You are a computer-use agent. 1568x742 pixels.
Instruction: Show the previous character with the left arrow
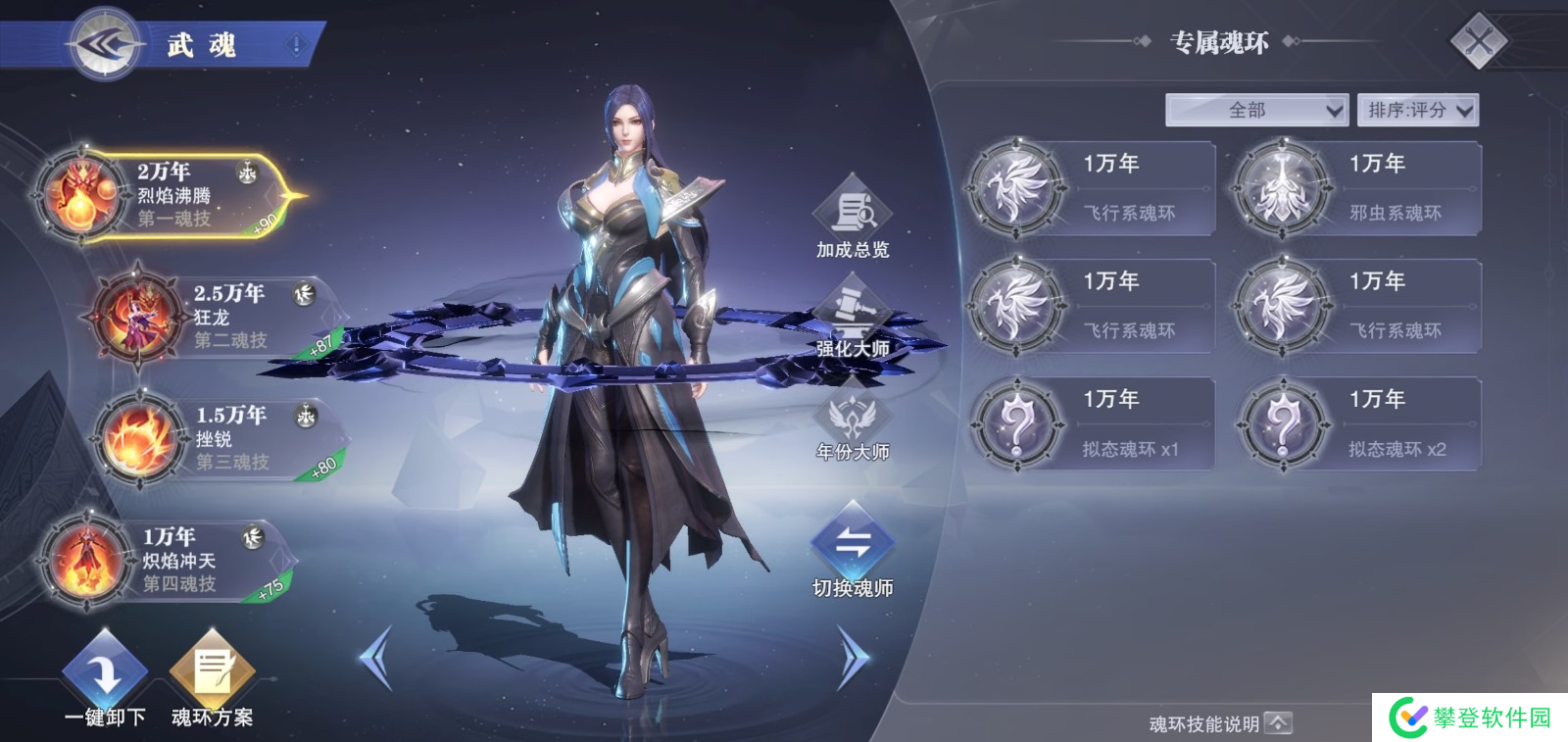coord(376,657)
